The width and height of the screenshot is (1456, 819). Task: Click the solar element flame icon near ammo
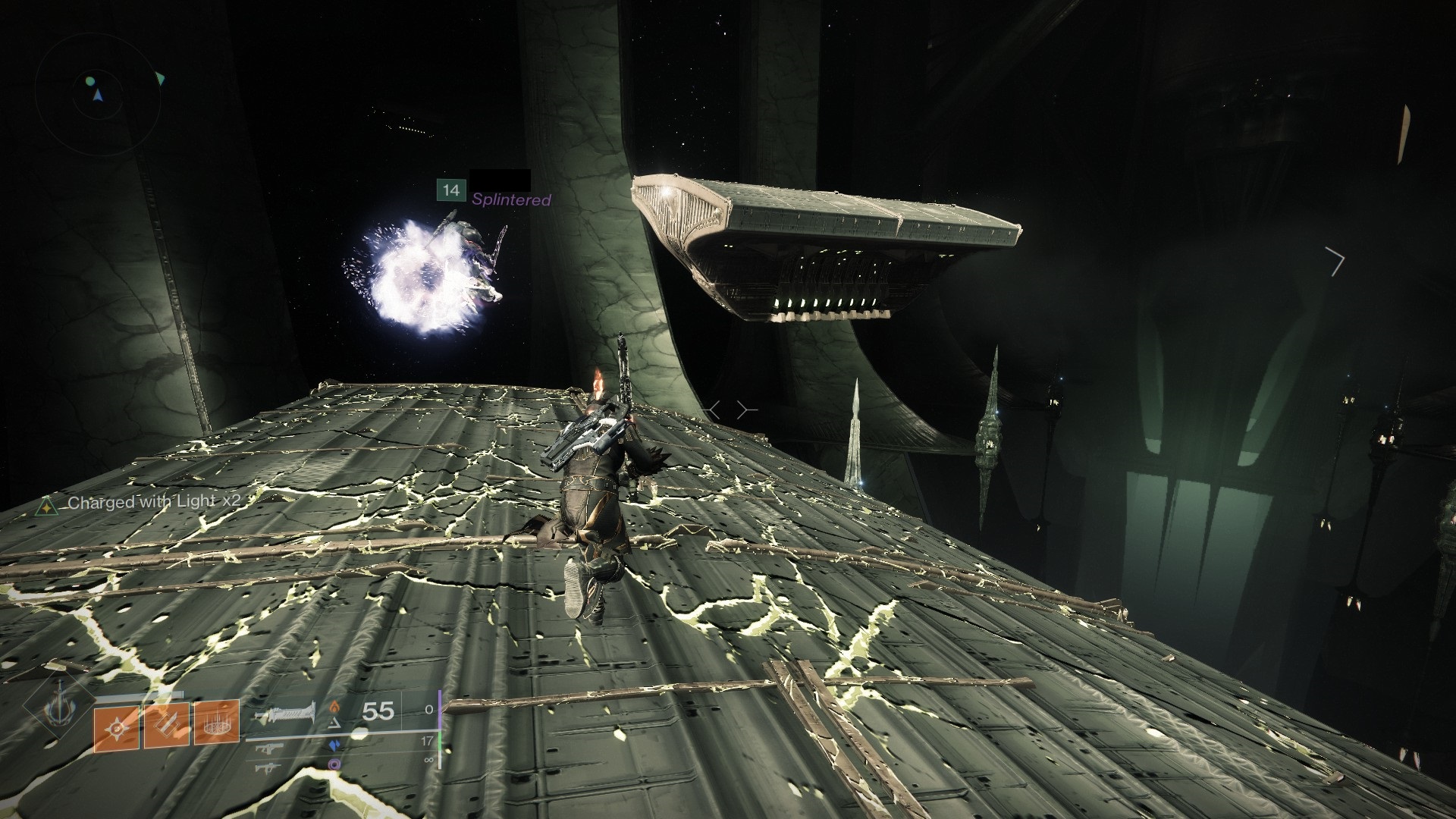pyautogui.click(x=335, y=705)
